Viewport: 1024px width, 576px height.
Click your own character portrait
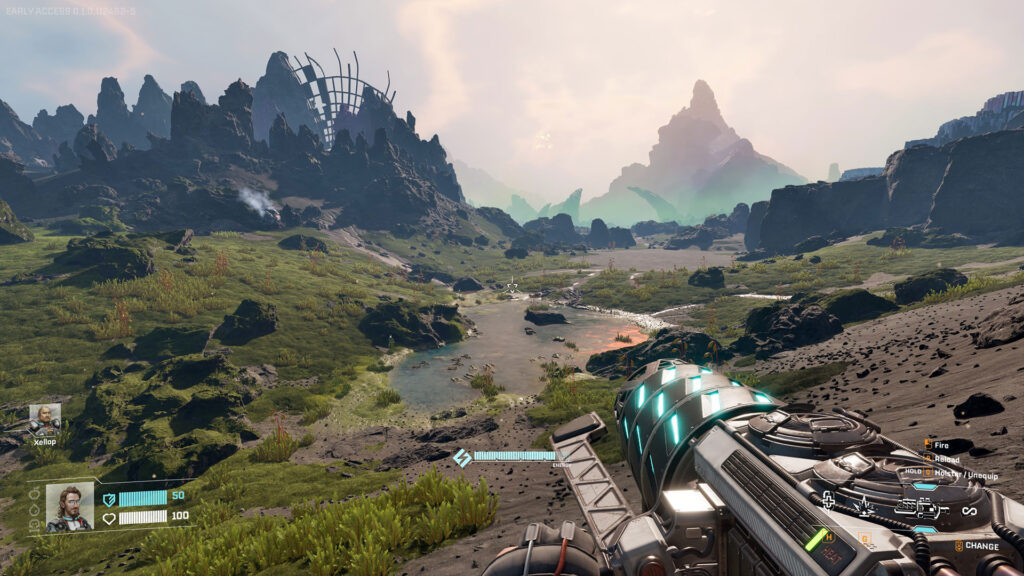(70, 507)
